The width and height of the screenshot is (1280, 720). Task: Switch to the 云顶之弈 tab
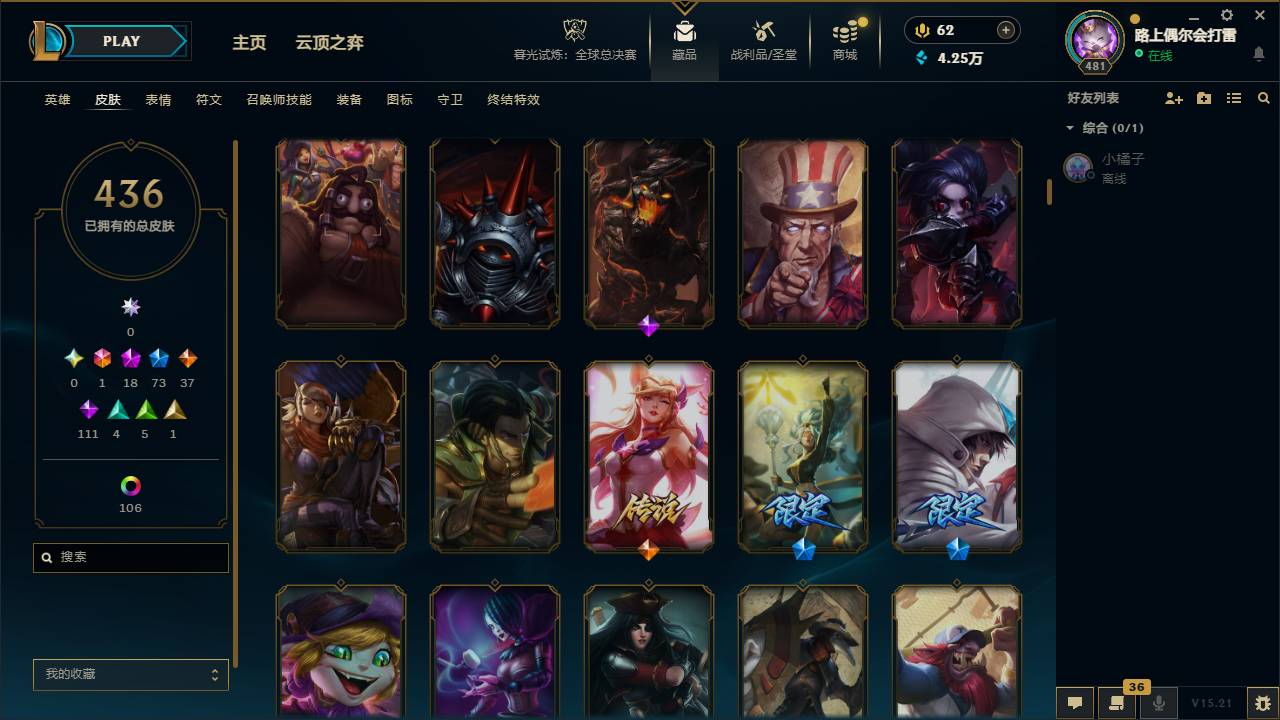tap(330, 43)
